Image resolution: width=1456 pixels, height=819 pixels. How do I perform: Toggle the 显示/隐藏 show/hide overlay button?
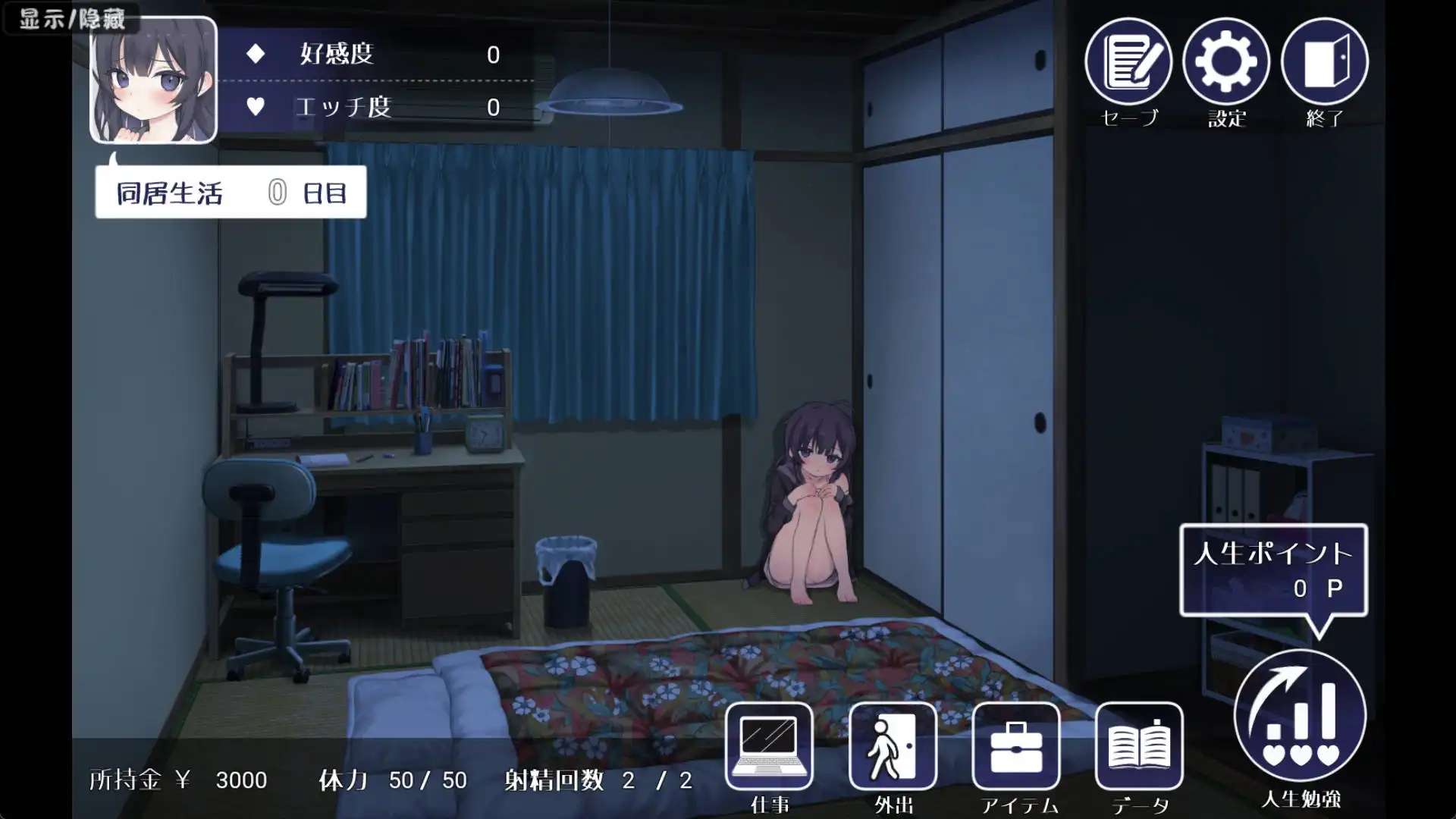pos(72,18)
